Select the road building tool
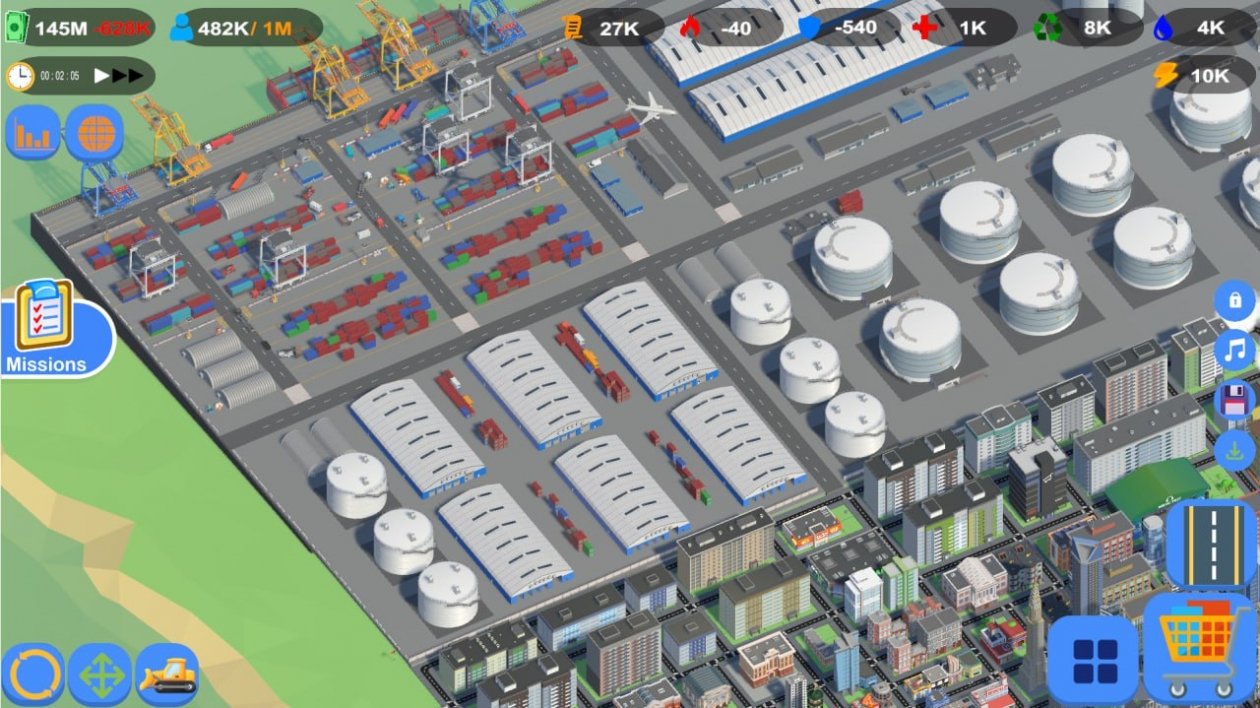This screenshot has height=708, width=1260. 1210,544
